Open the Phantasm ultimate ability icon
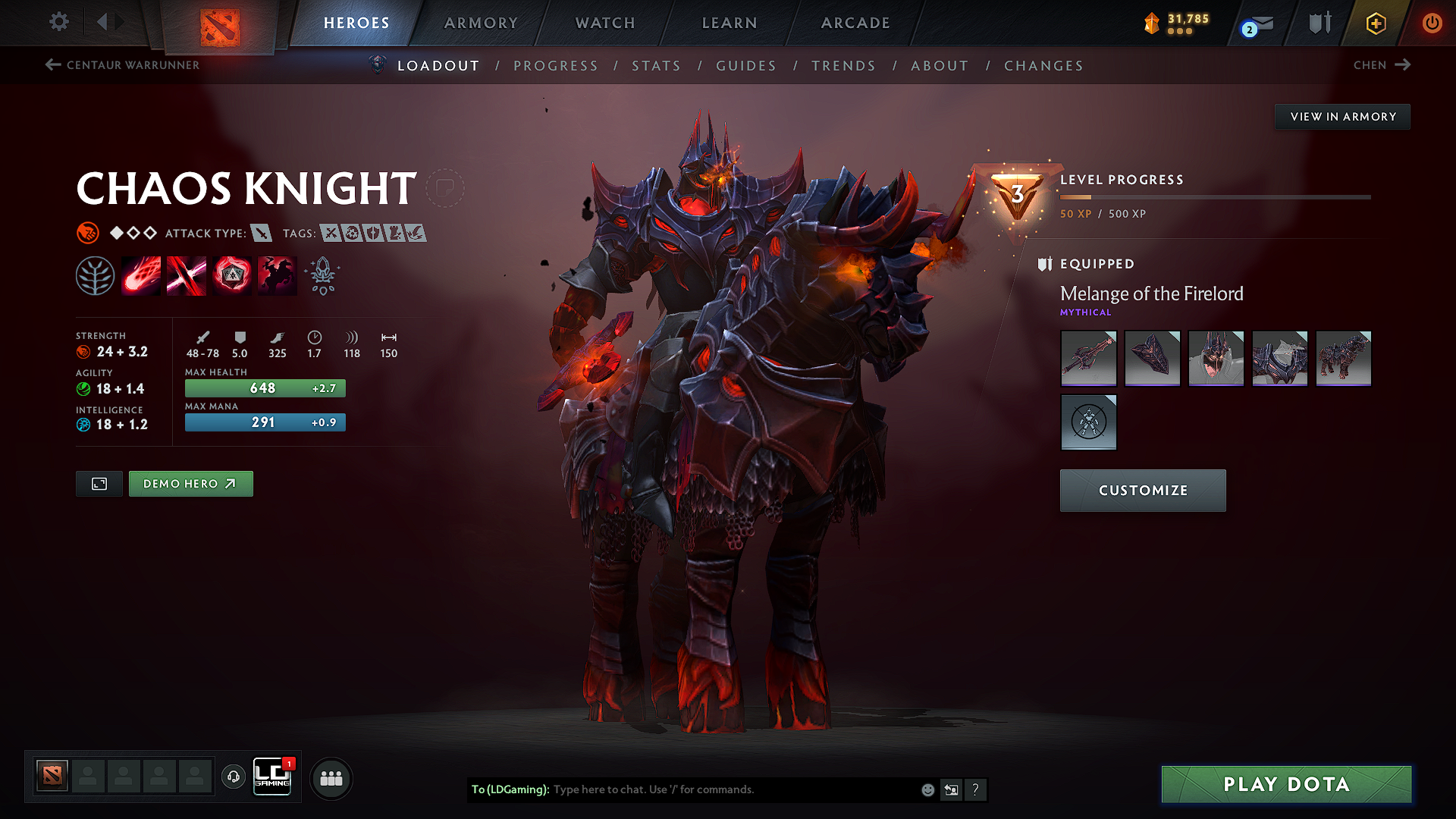 (x=277, y=275)
